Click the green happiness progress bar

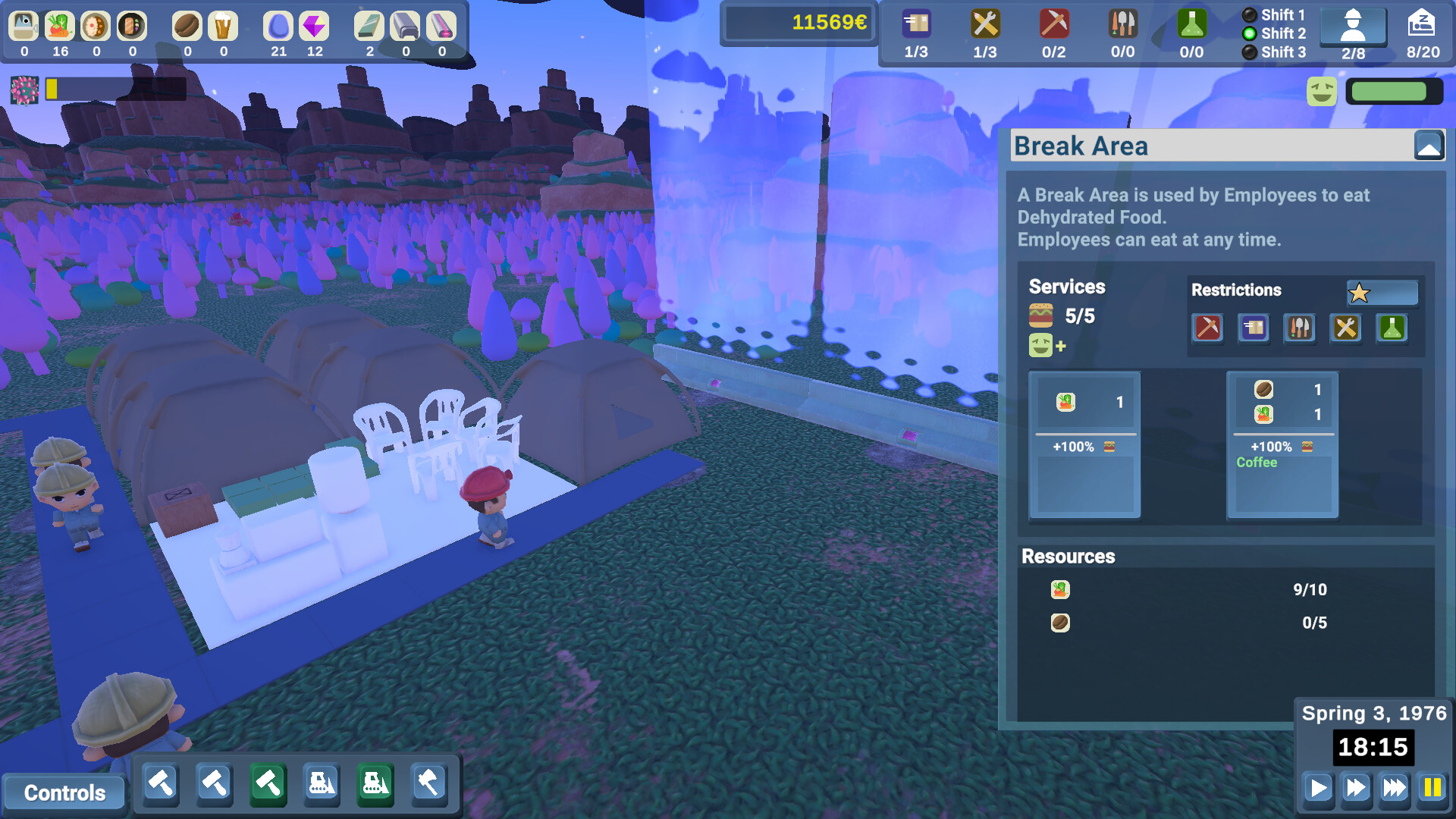[1392, 93]
